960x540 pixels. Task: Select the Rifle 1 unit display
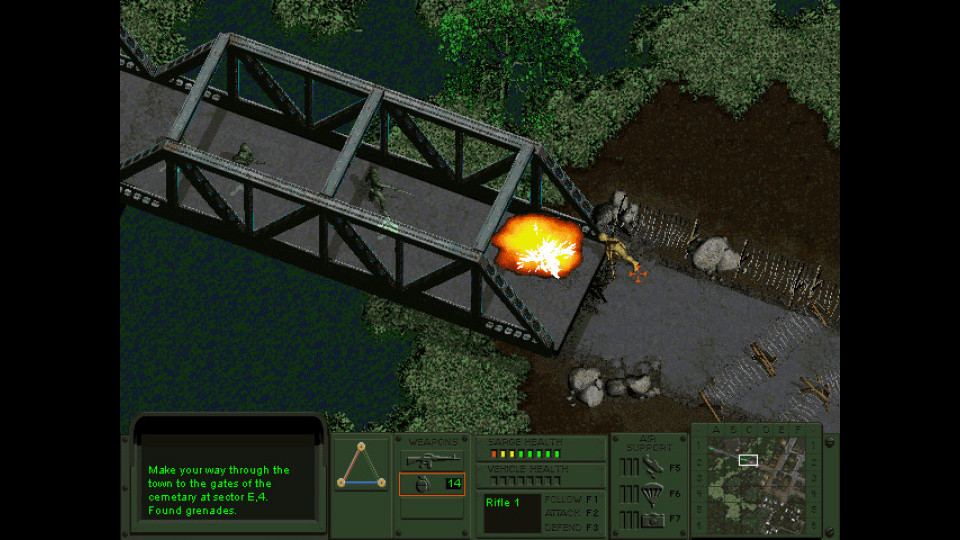point(511,513)
